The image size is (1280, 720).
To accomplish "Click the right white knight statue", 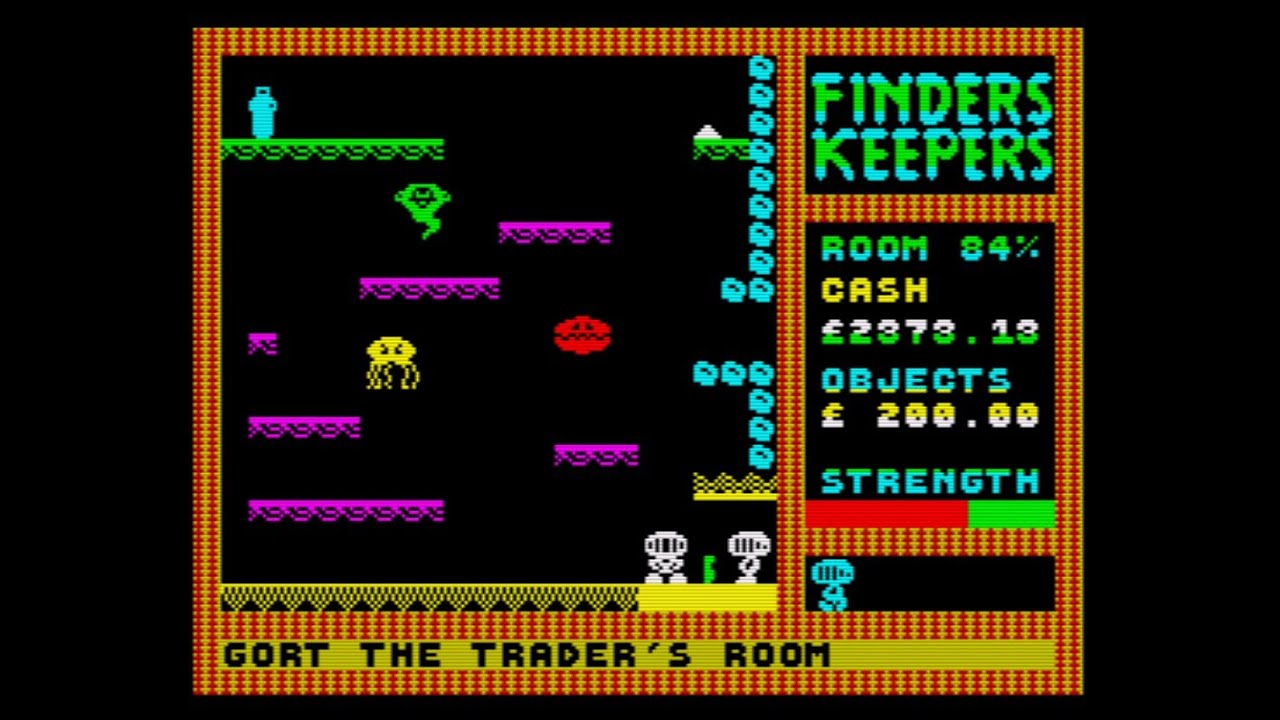I will coord(748,555).
